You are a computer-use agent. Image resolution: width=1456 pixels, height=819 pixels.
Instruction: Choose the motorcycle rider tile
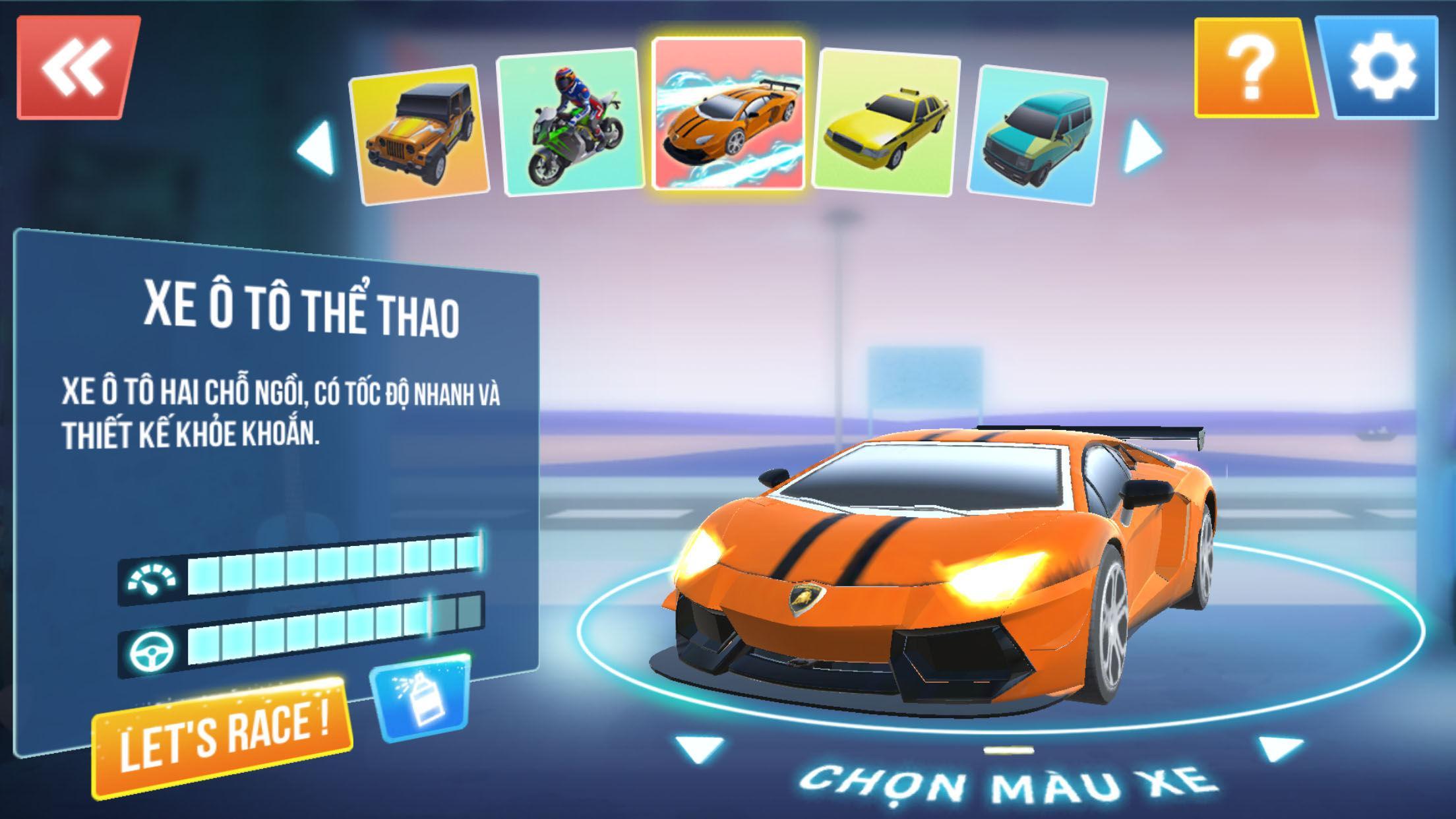[x=571, y=121]
